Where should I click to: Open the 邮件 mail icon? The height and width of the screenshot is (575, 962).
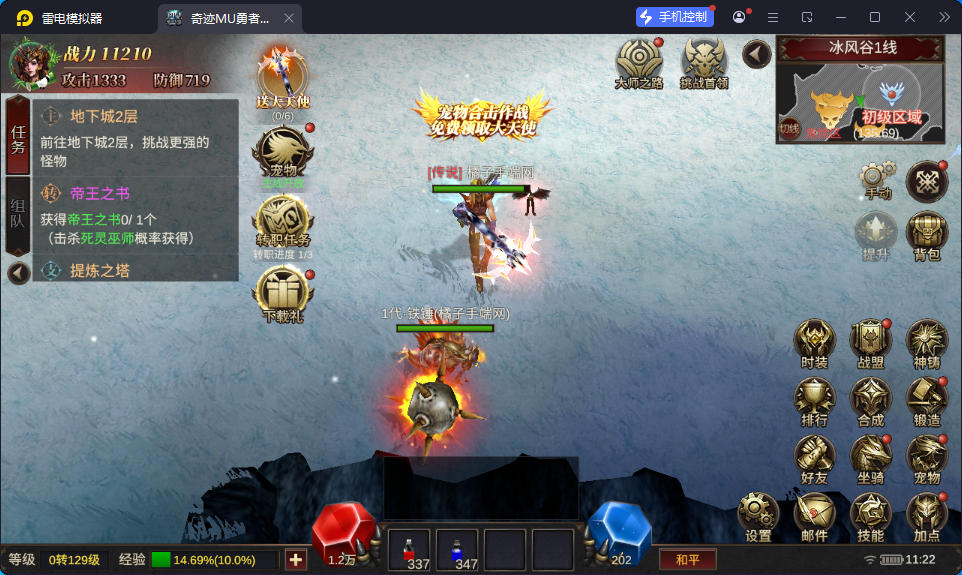click(x=814, y=514)
